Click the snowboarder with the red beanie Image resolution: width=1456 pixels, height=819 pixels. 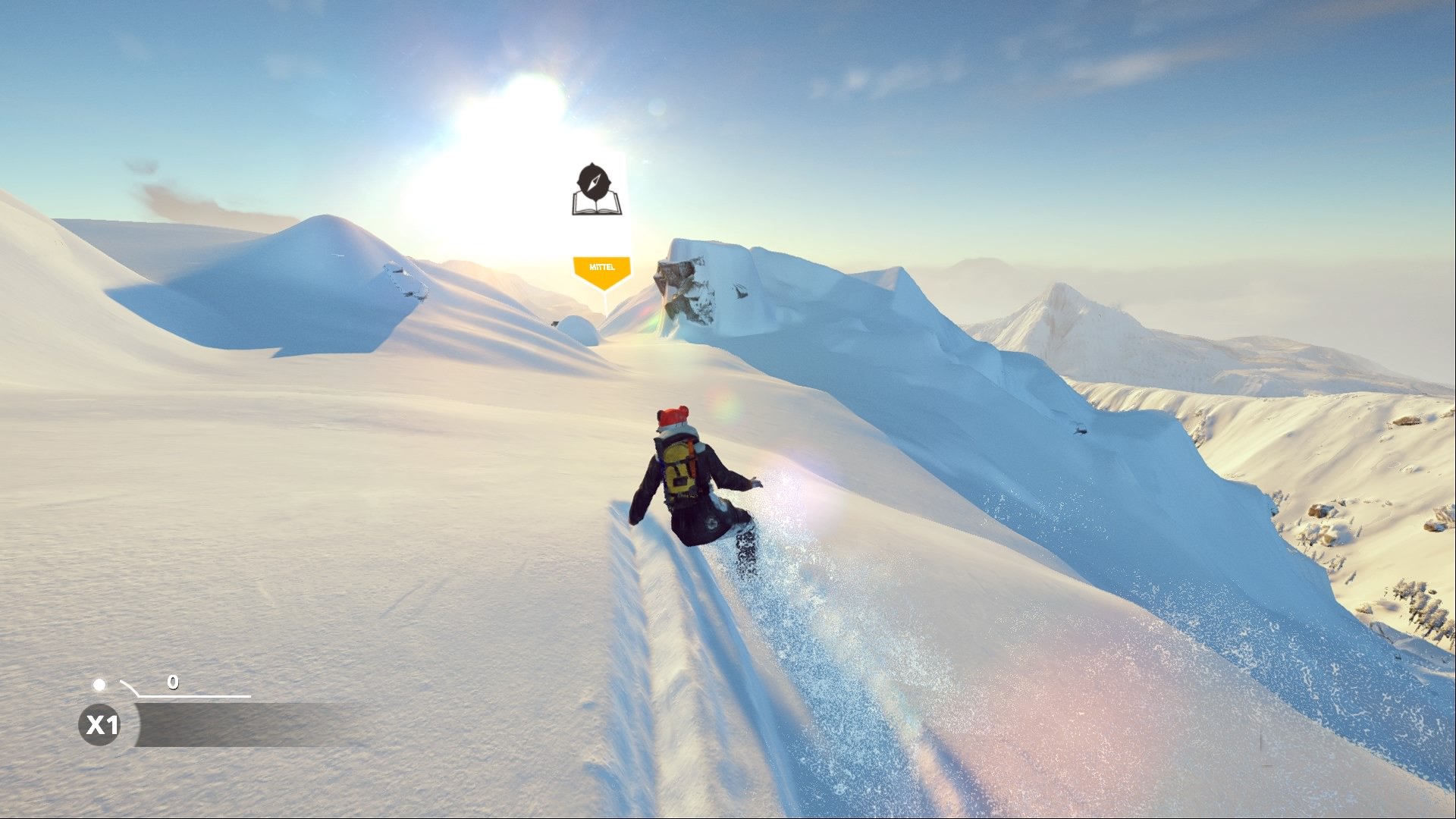[682, 478]
